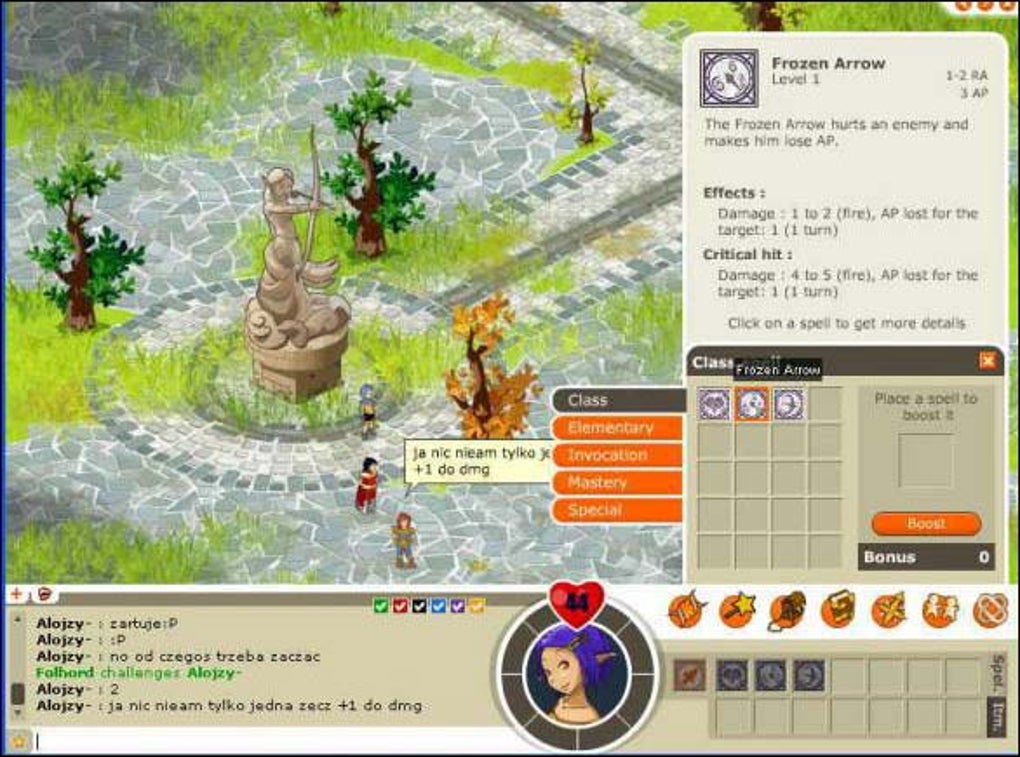The image size is (1020, 757).
Task: Select the heart spell in the Class grid
Action: point(714,404)
